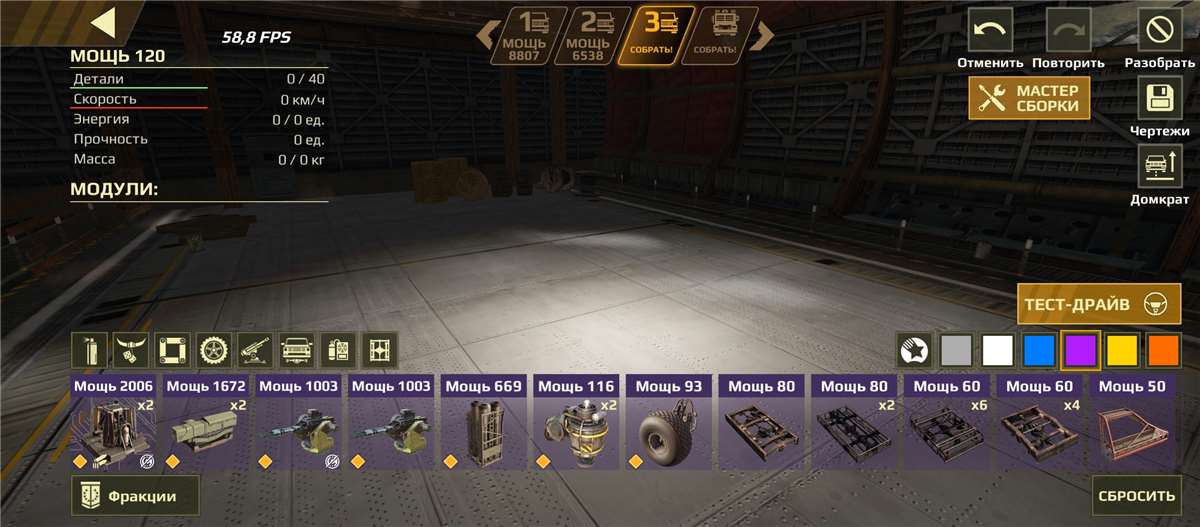Image resolution: width=1200 pixels, height=527 pixels.
Task: Start the Тест-Драйв test drive
Action: pos(1098,304)
